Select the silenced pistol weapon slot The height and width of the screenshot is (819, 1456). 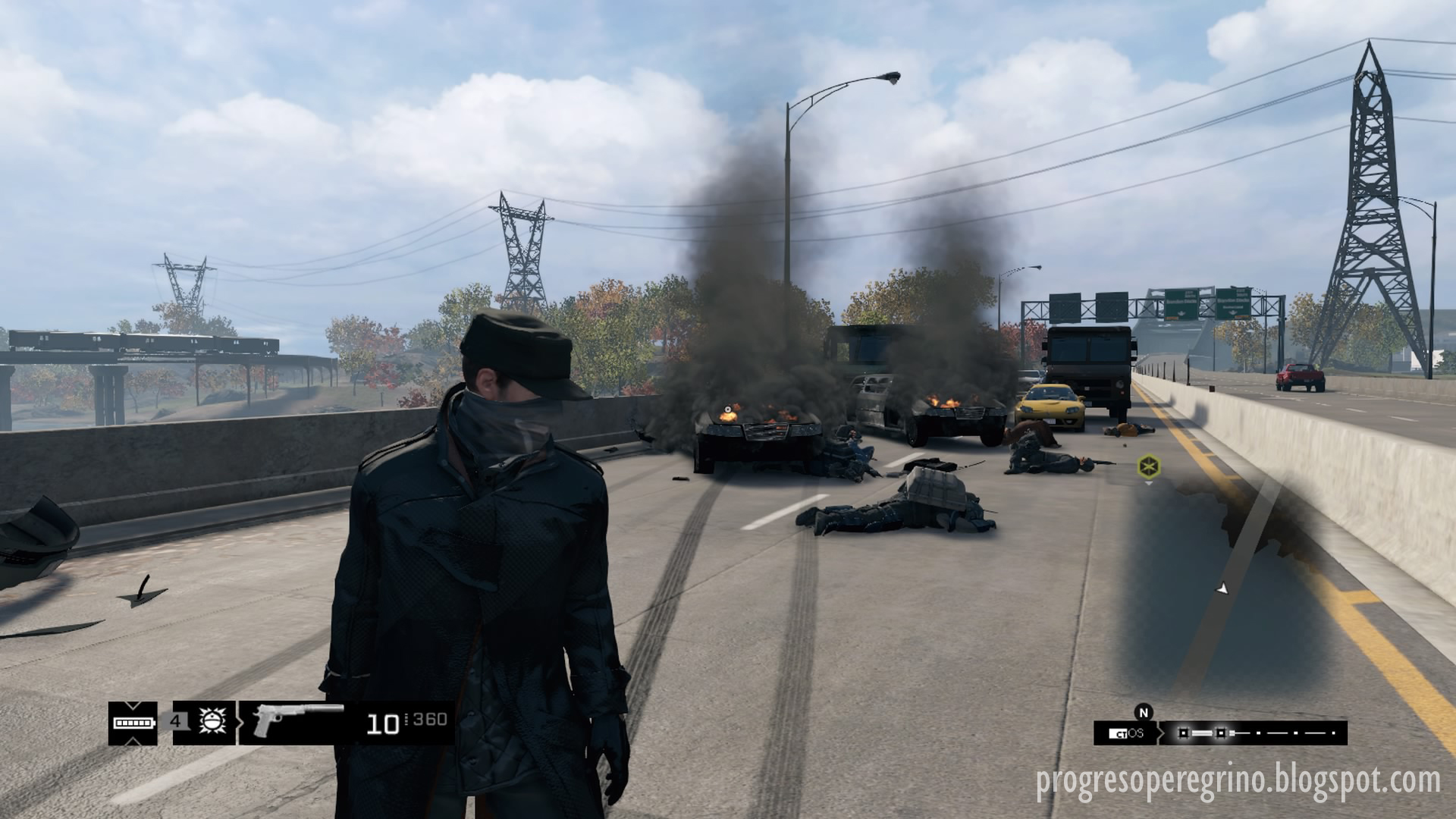click(x=297, y=721)
